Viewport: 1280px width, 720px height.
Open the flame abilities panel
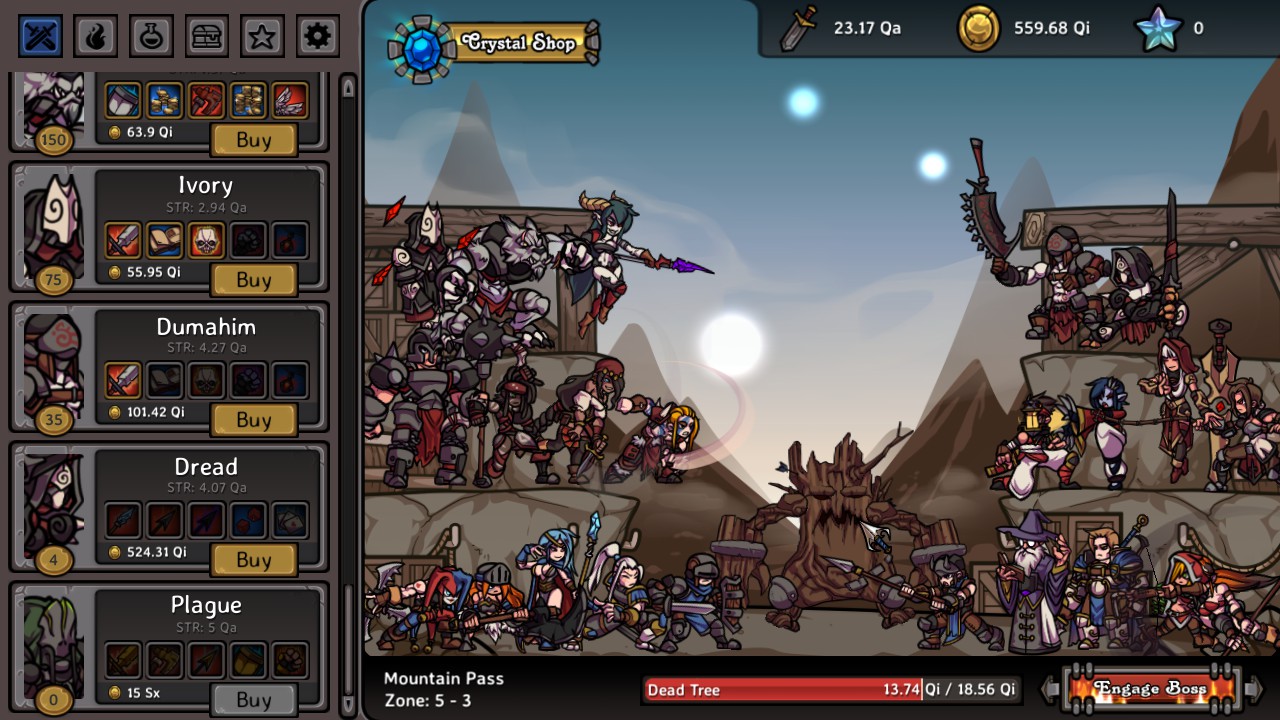(x=93, y=35)
